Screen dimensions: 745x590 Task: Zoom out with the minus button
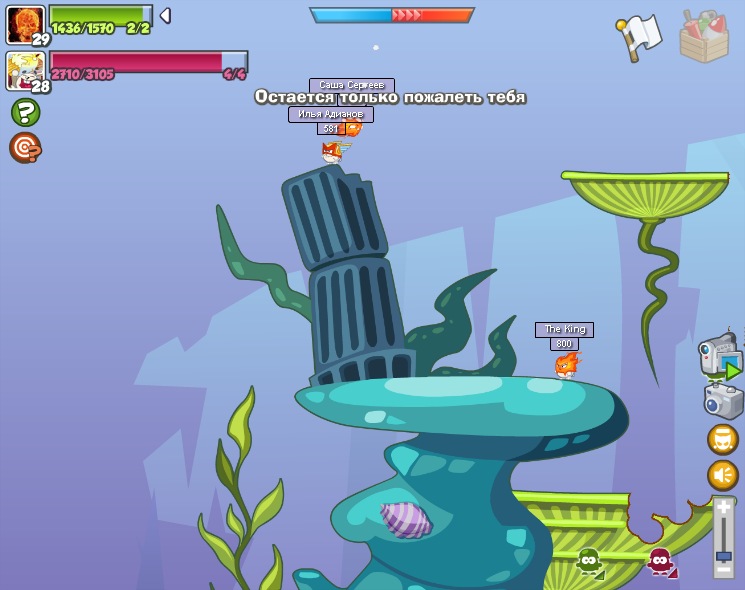pyautogui.click(x=724, y=570)
